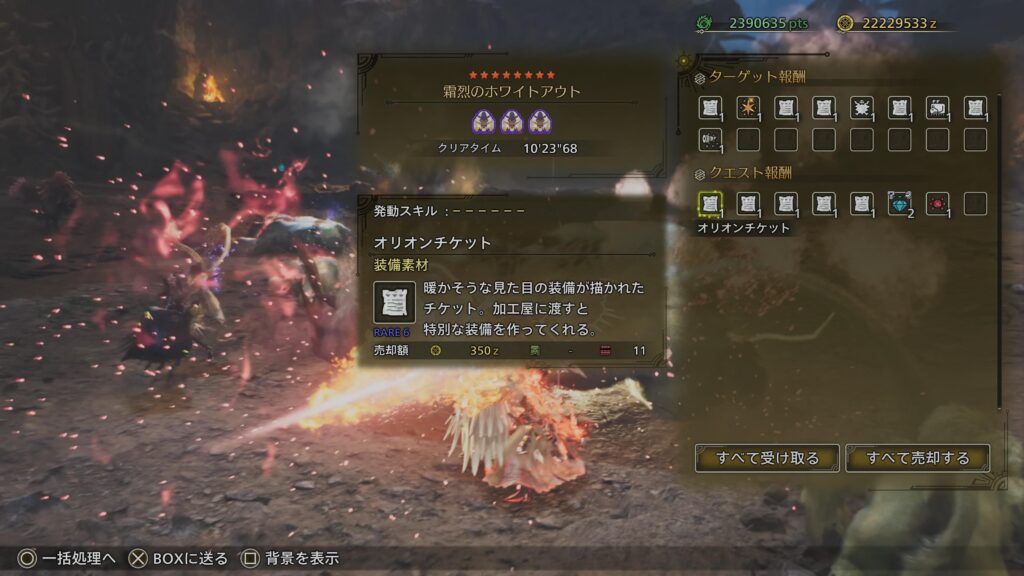Select the white box-shaped material target reward

tap(938, 108)
